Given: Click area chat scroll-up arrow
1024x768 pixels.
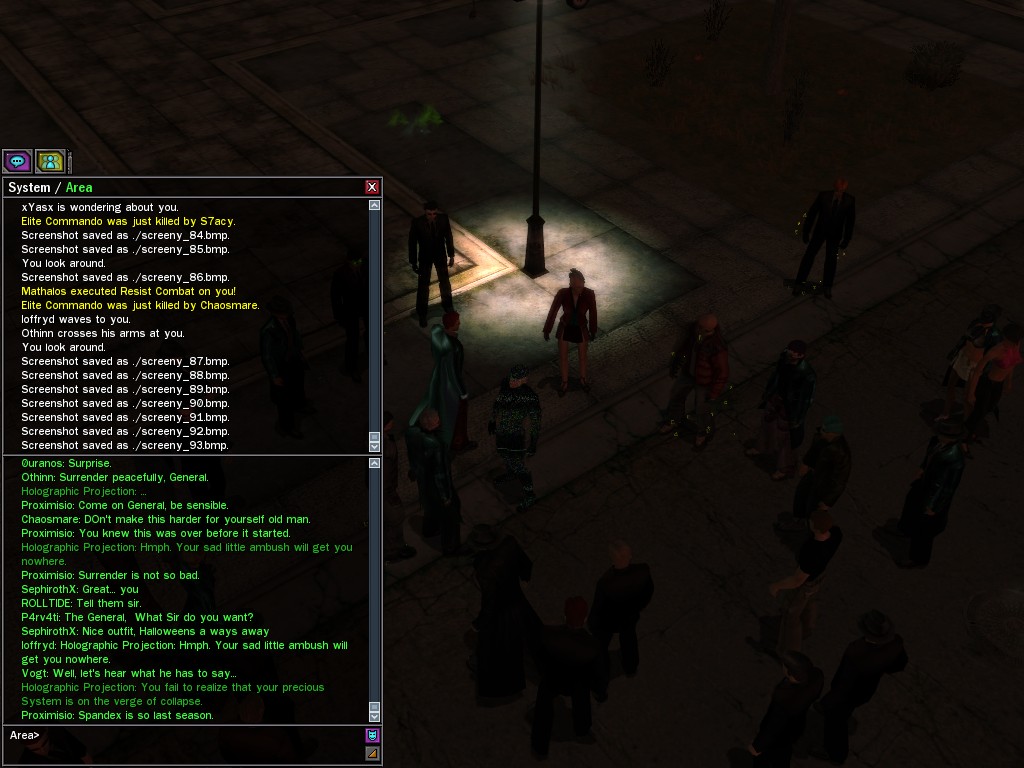Looking at the screenshot, I should (375, 463).
